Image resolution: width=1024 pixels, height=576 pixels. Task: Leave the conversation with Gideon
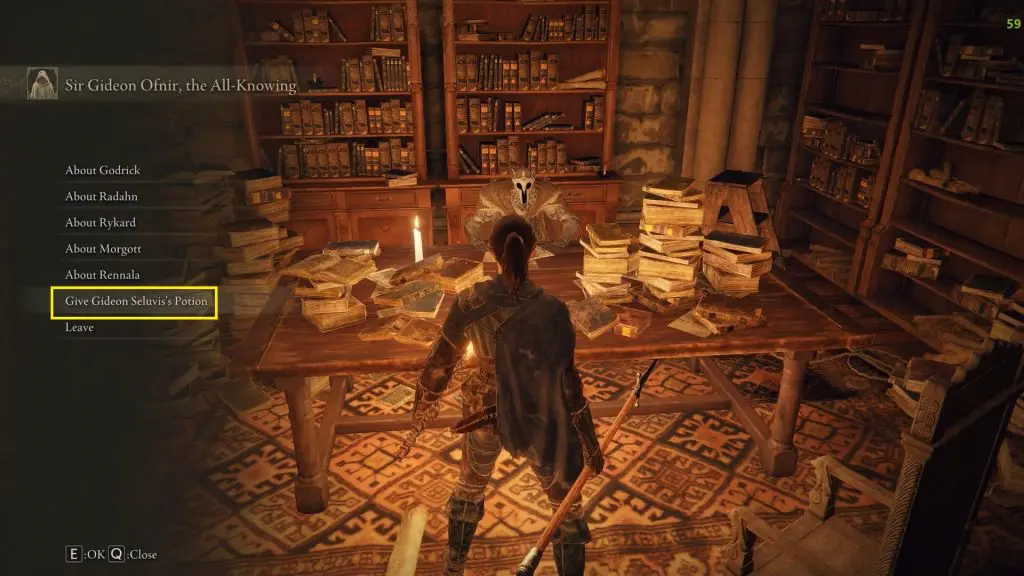[x=80, y=327]
